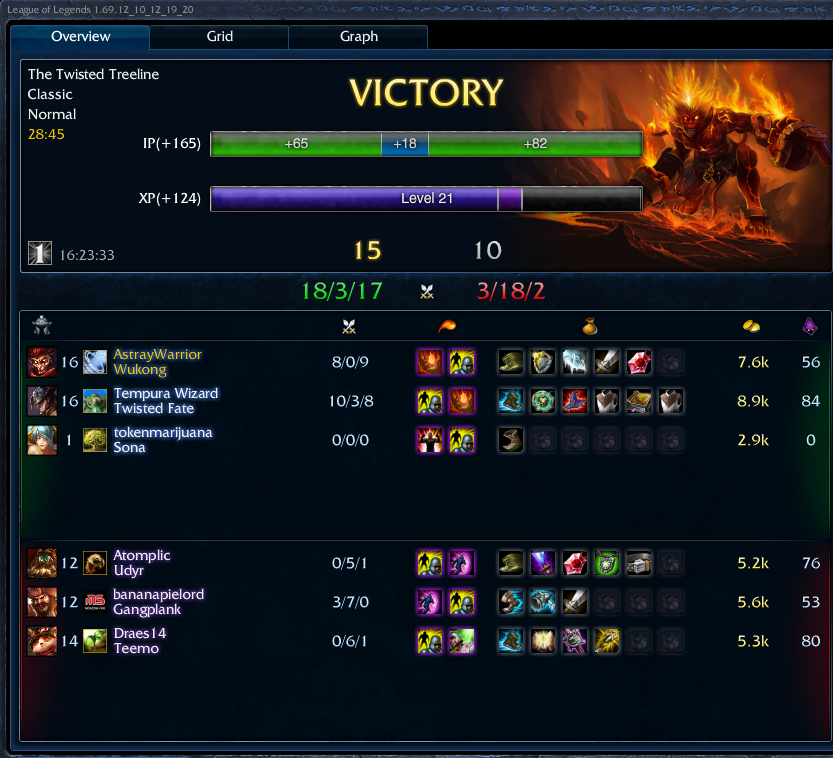Image resolution: width=833 pixels, height=758 pixels.
Task: Click the item bag column header icon
Action: (590, 326)
